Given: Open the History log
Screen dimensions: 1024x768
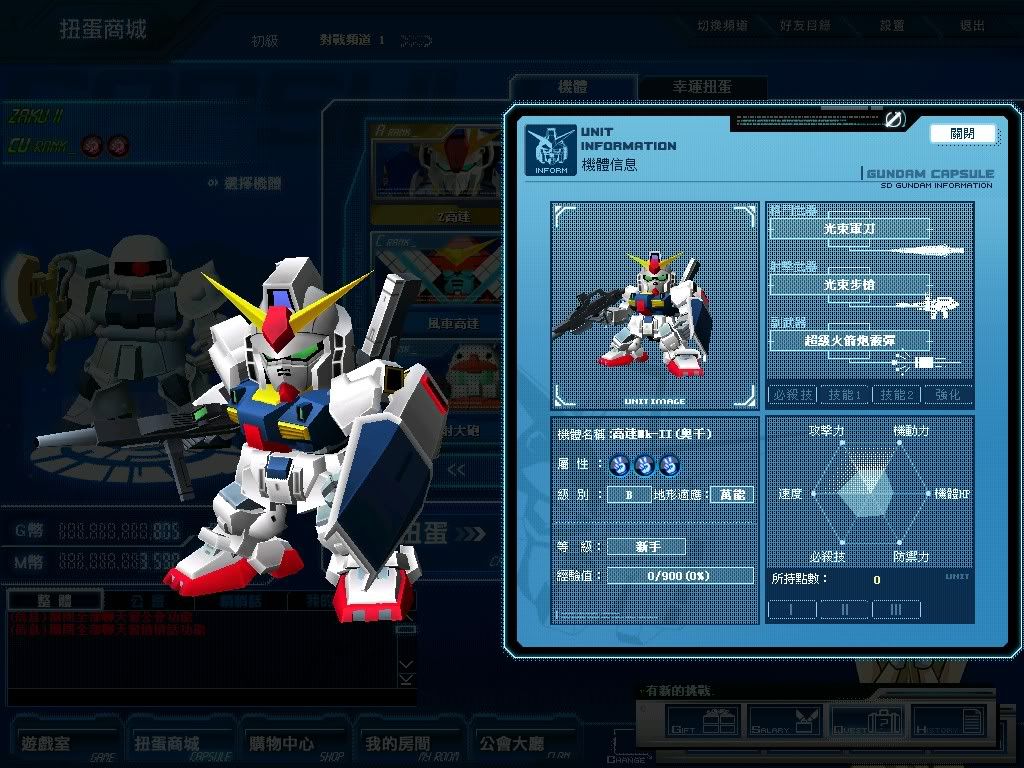Looking at the screenshot, I should click(948, 720).
